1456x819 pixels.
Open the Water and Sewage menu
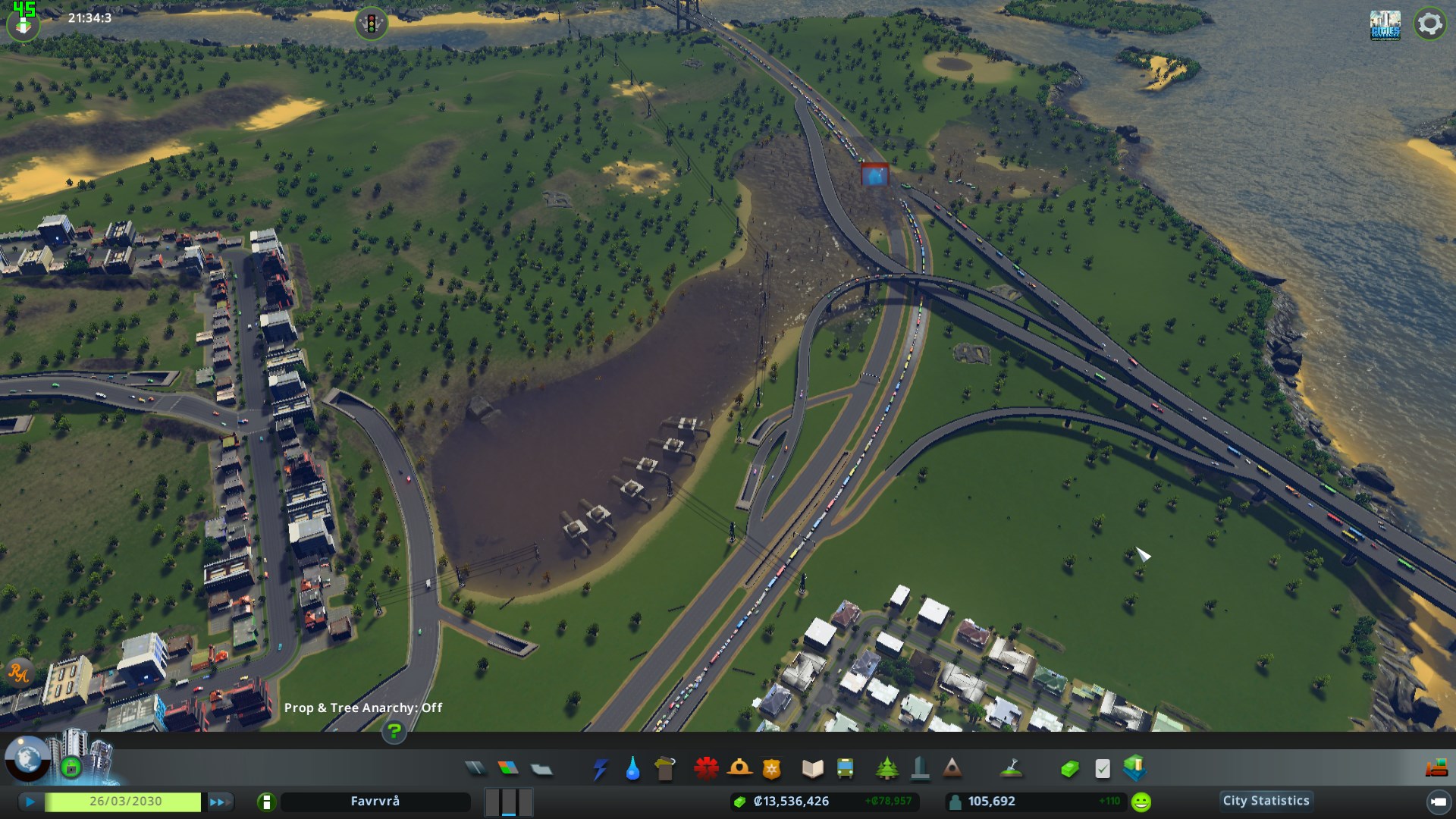coord(632,769)
